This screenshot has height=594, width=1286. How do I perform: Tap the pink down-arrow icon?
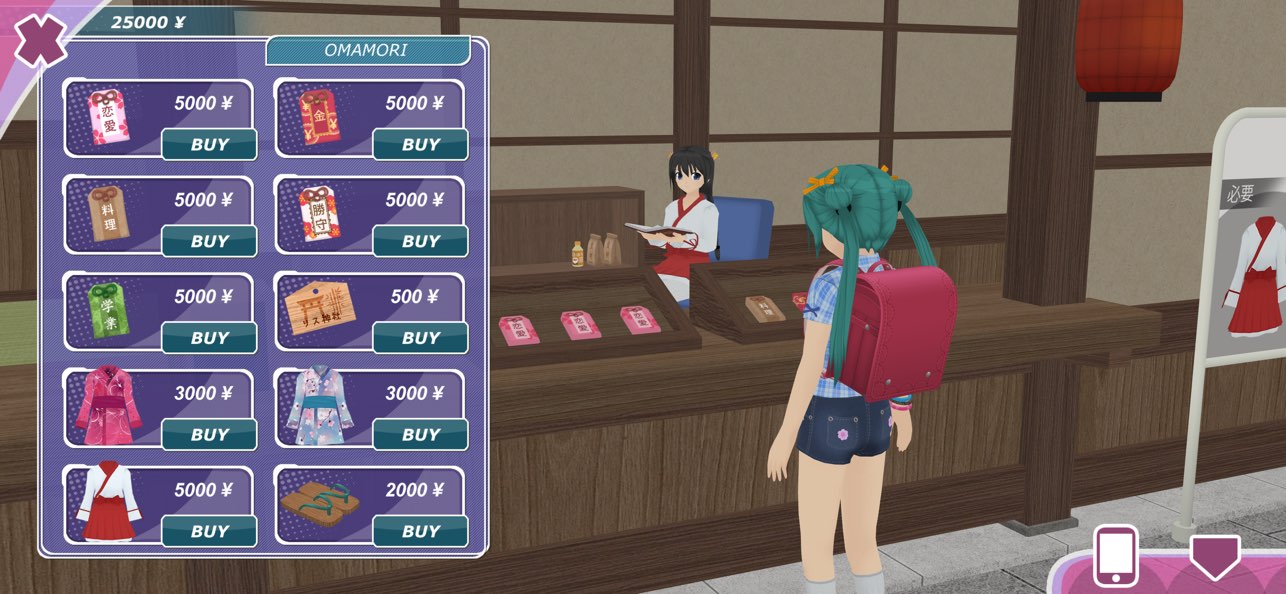[1215, 556]
